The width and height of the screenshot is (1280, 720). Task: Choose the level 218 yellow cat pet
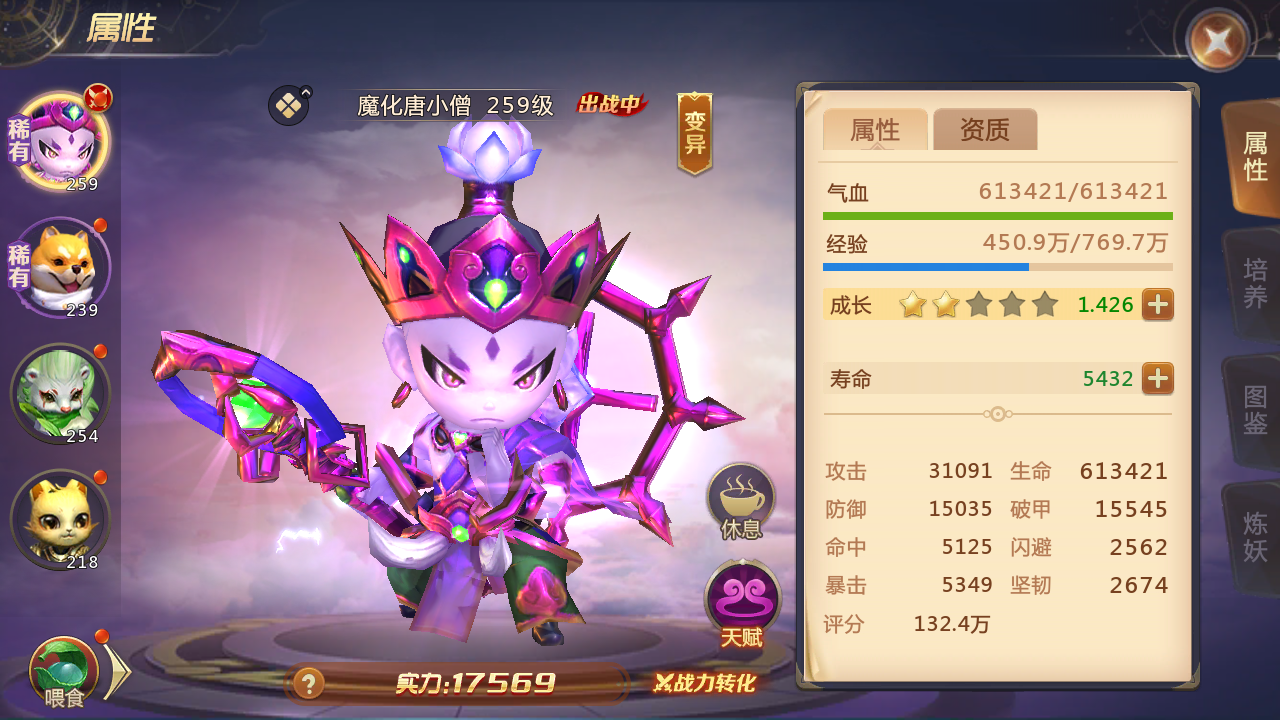[60, 519]
